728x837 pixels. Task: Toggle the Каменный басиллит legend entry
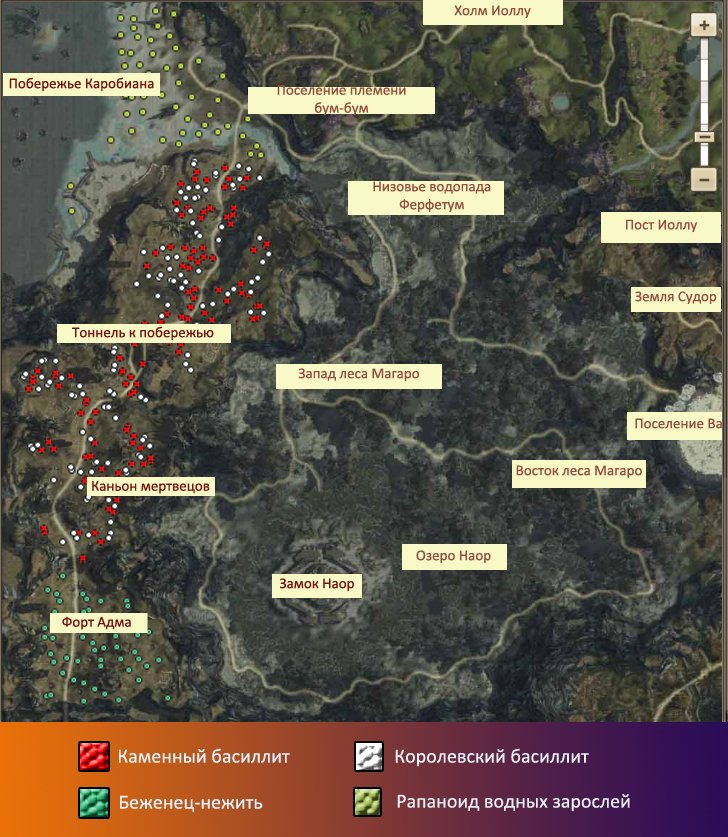93,757
